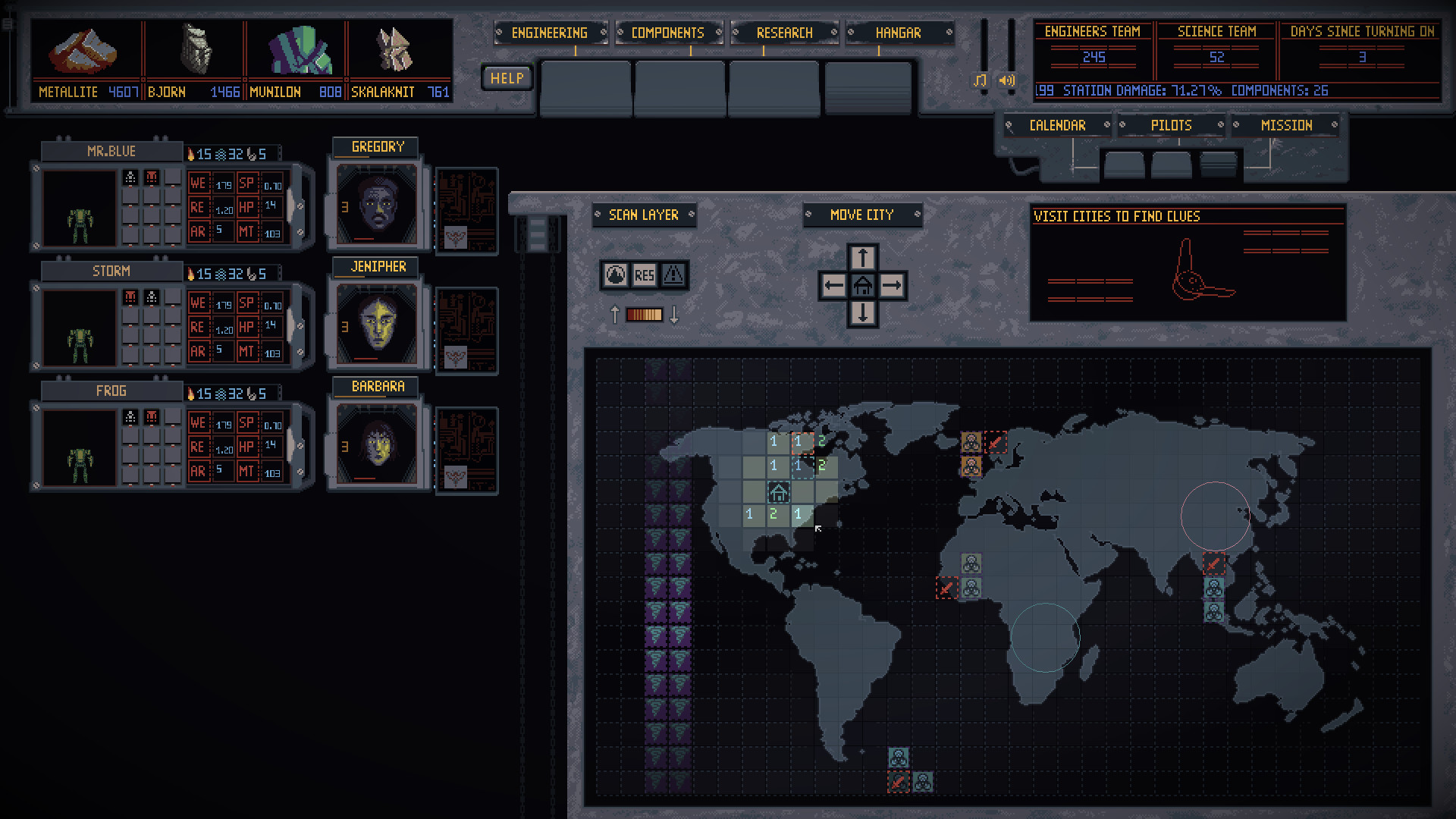This screenshot has height=819, width=1456.
Task: Toggle the warning overlay on the map
Action: pyautogui.click(x=673, y=276)
